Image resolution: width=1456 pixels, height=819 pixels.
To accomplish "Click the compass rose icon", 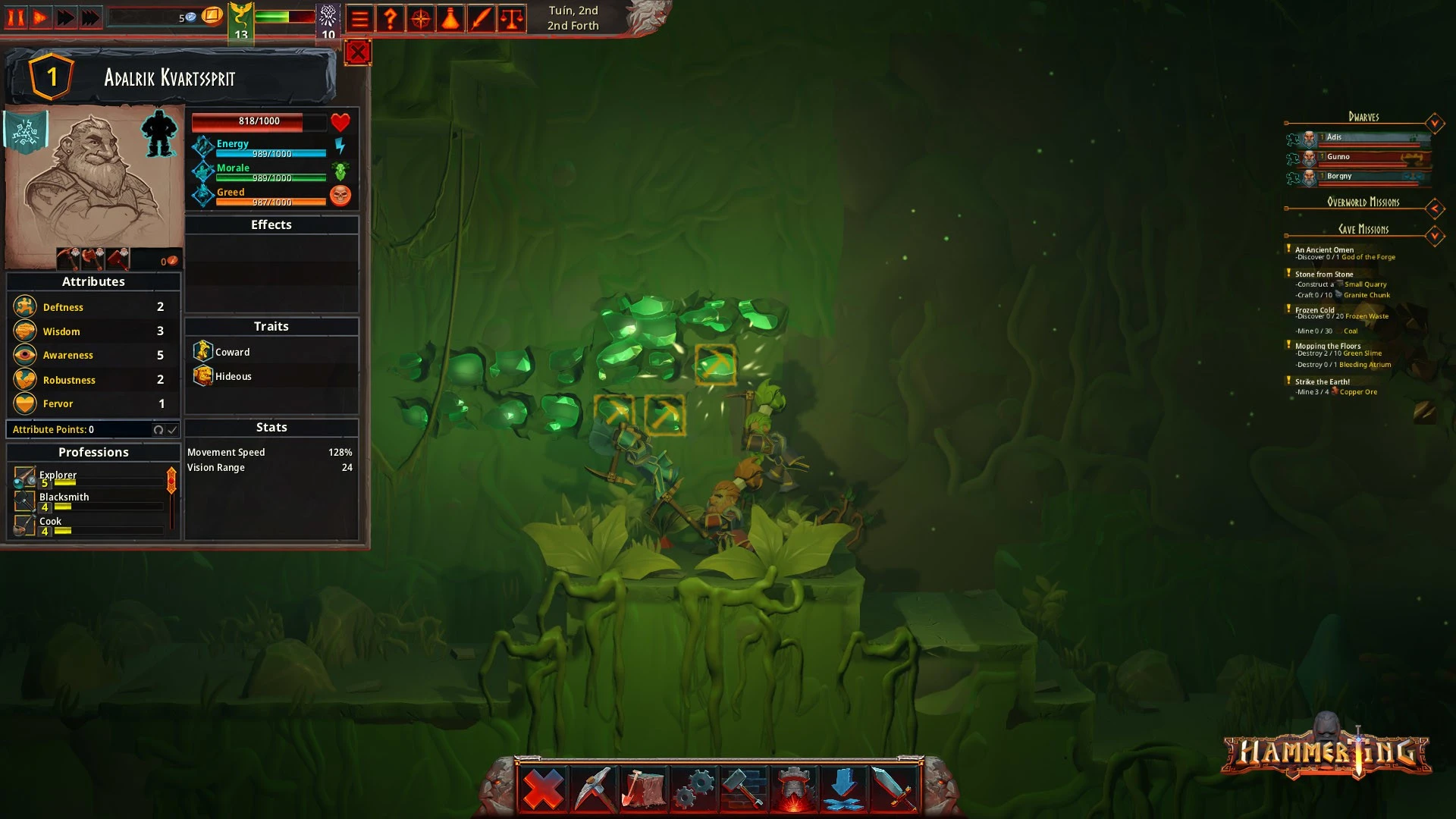I will 421,19.
